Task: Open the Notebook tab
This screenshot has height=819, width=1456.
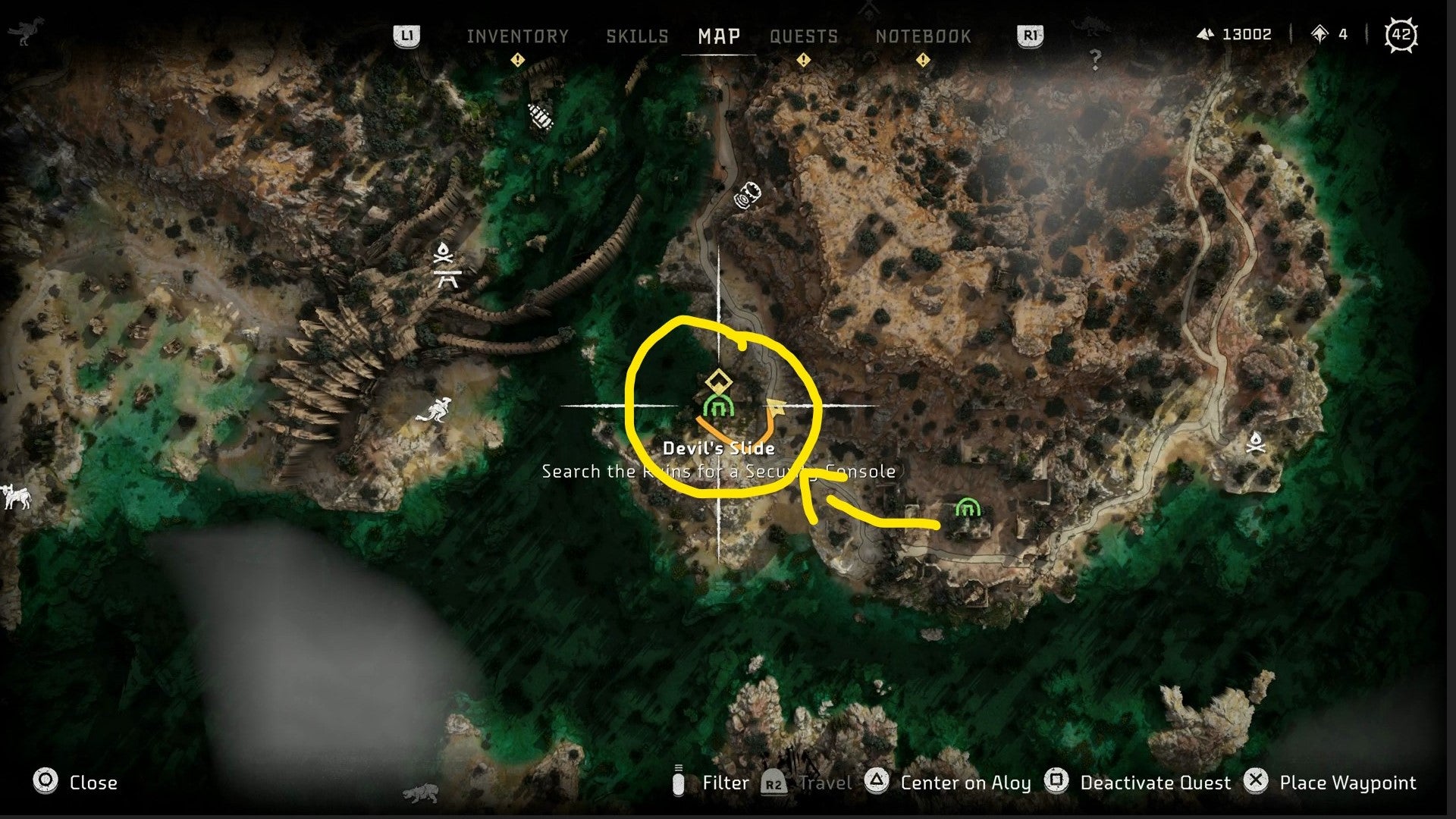Action: [x=924, y=35]
